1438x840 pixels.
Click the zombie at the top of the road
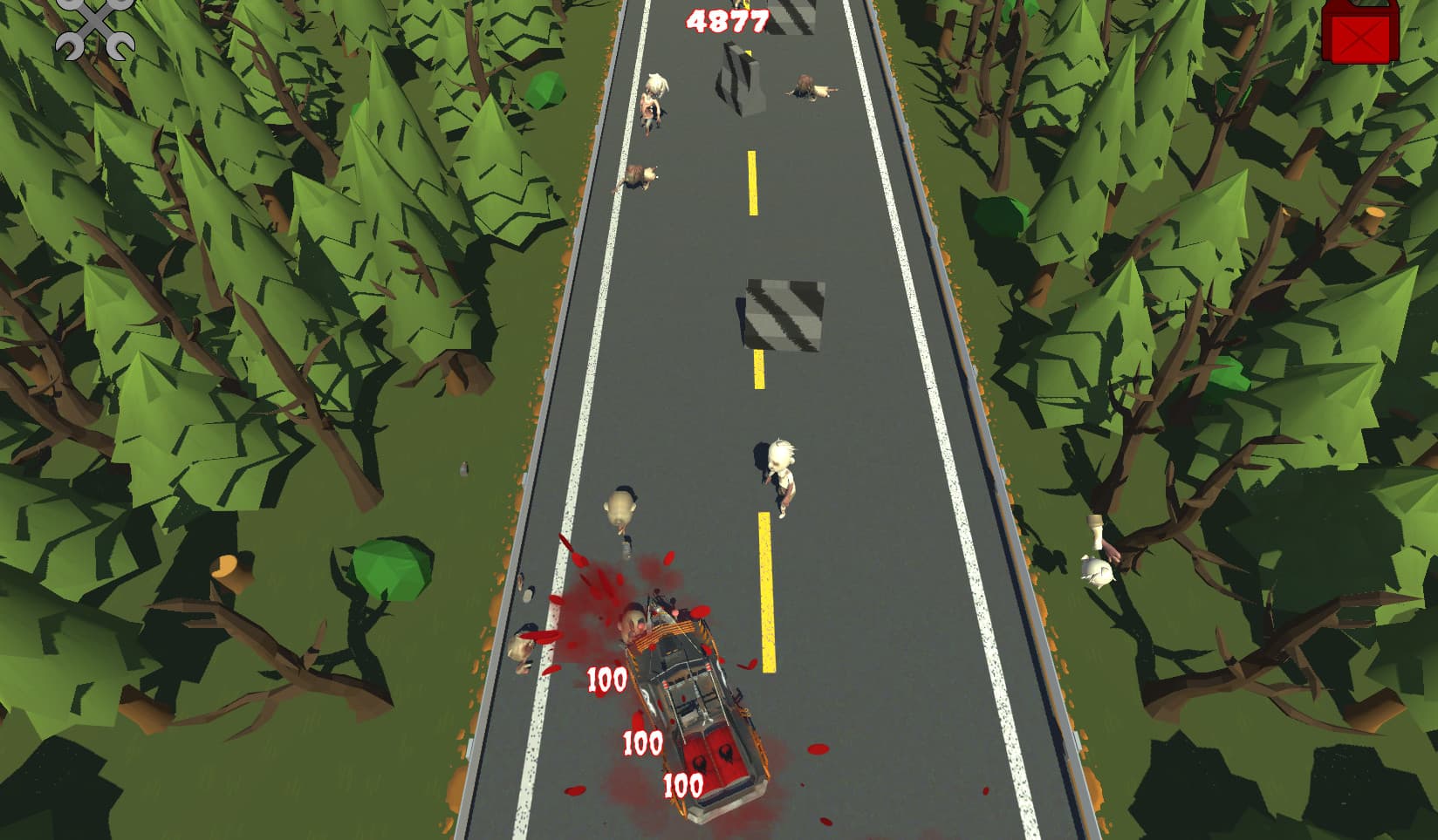[654, 96]
